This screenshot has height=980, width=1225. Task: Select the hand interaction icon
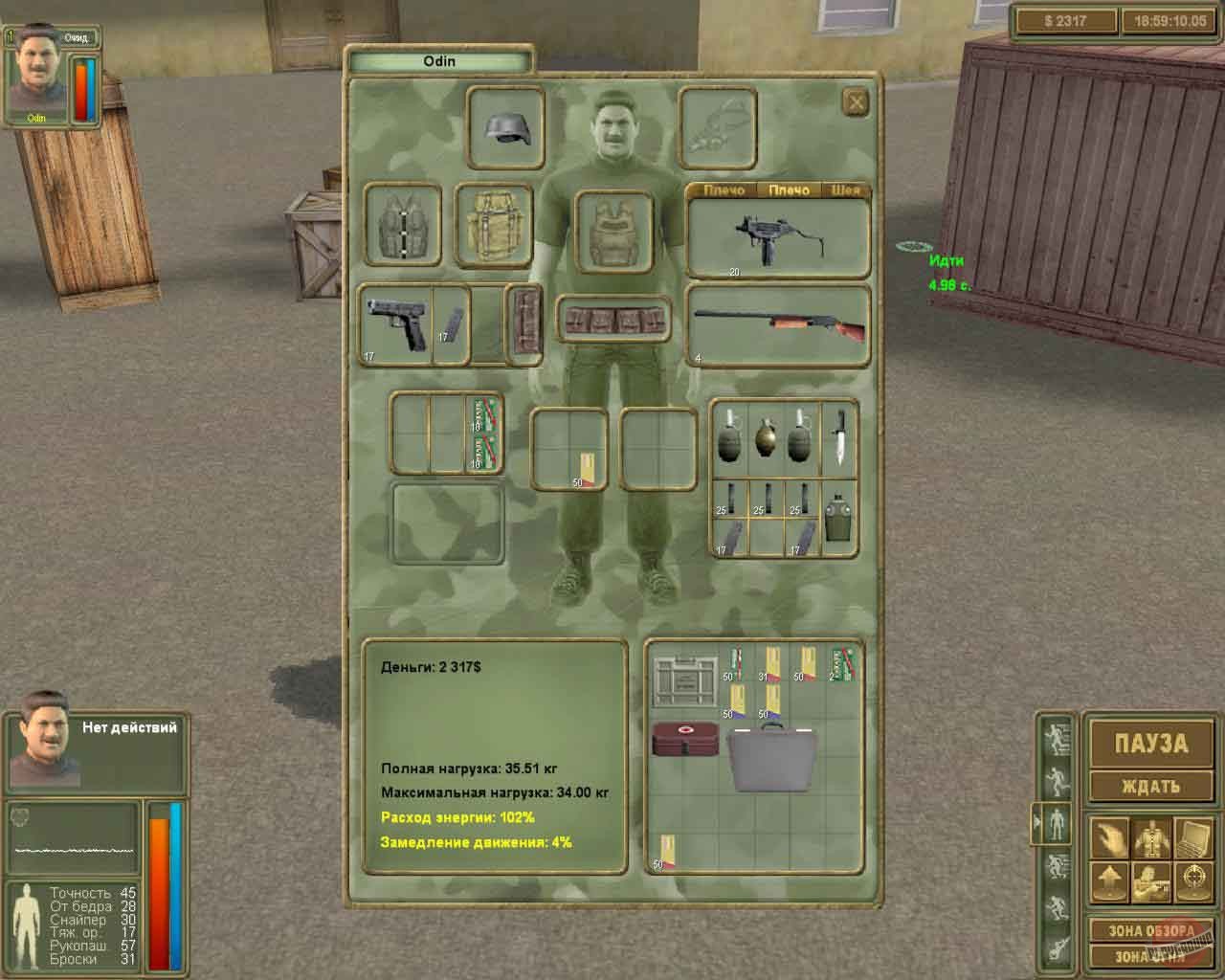tap(1110, 836)
